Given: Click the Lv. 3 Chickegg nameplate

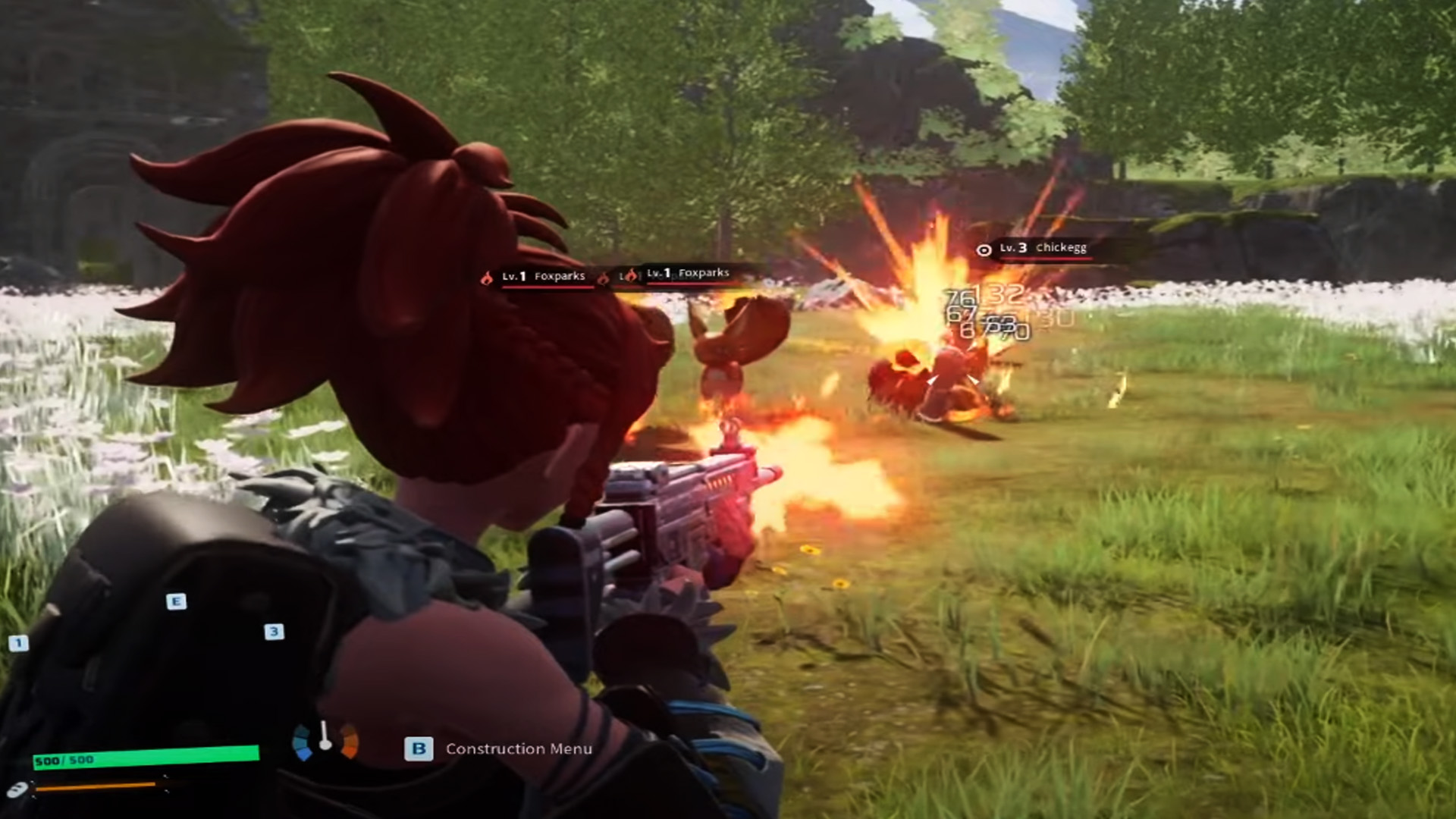Looking at the screenshot, I should 1045,248.
